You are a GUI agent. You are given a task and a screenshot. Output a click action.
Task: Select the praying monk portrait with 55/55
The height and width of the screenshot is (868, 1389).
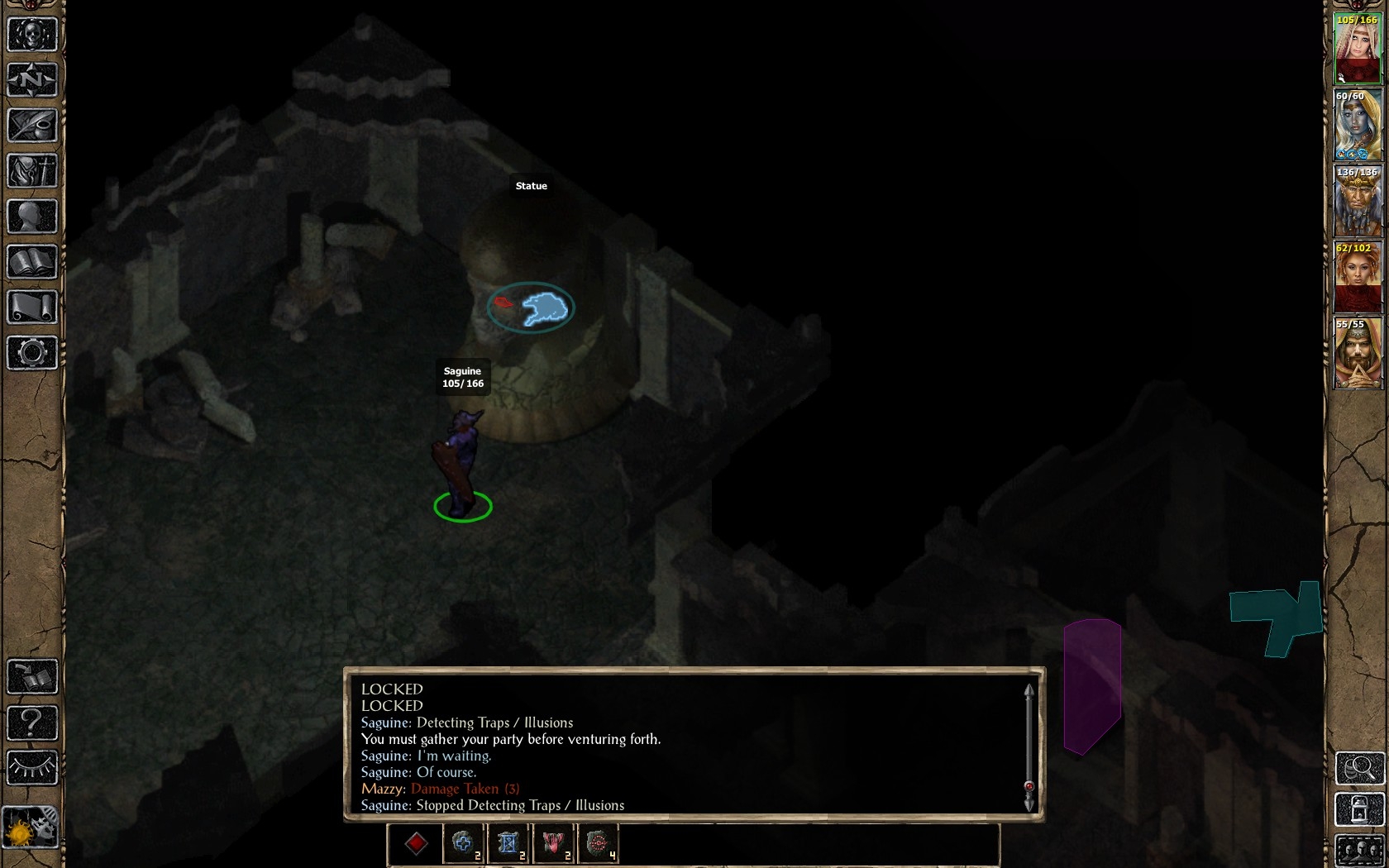coord(1358,354)
